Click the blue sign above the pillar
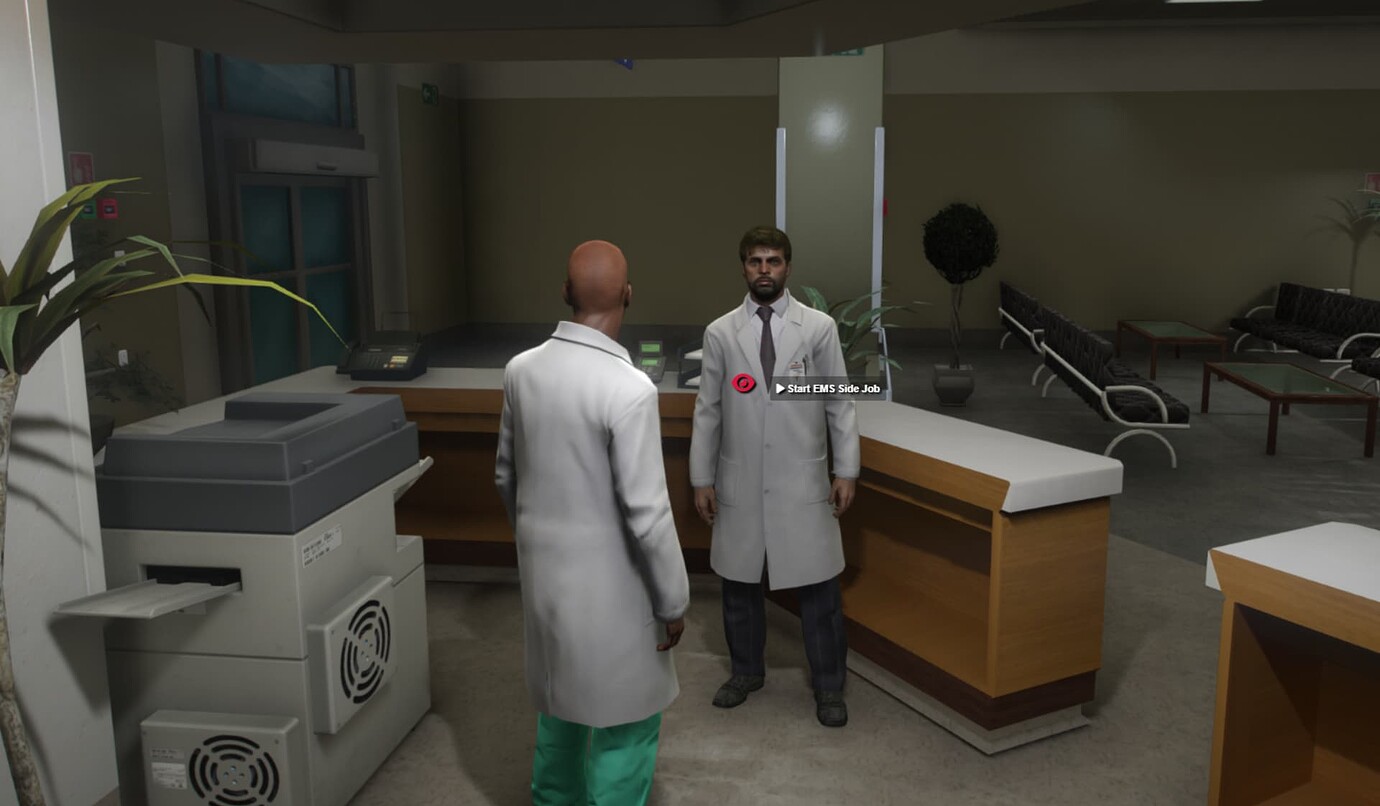The width and height of the screenshot is (1380, 806). 627,63
